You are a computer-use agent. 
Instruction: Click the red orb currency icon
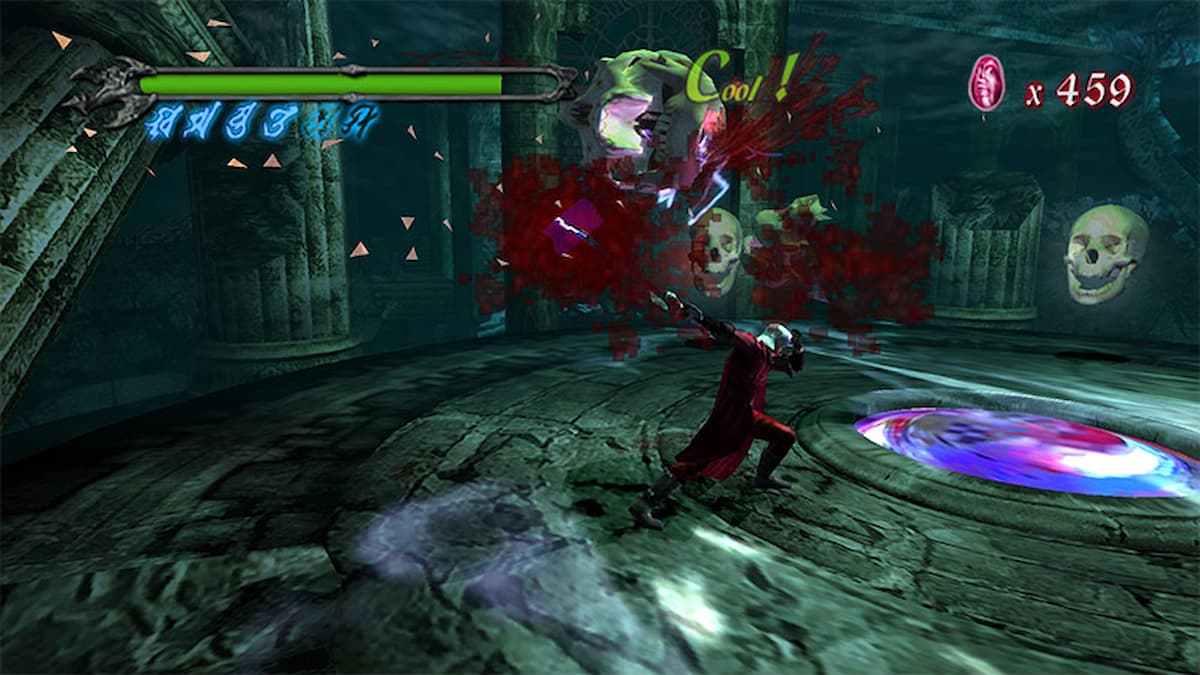point(986,84)
